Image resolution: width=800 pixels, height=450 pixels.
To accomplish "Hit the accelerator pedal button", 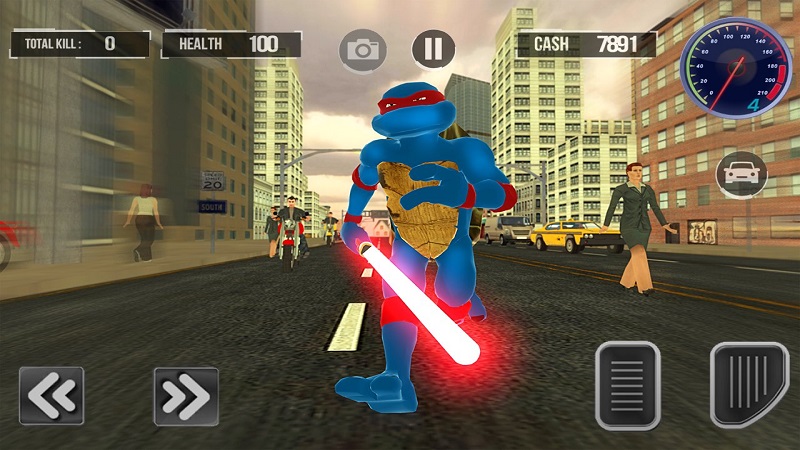I will [x=749, y=384].
